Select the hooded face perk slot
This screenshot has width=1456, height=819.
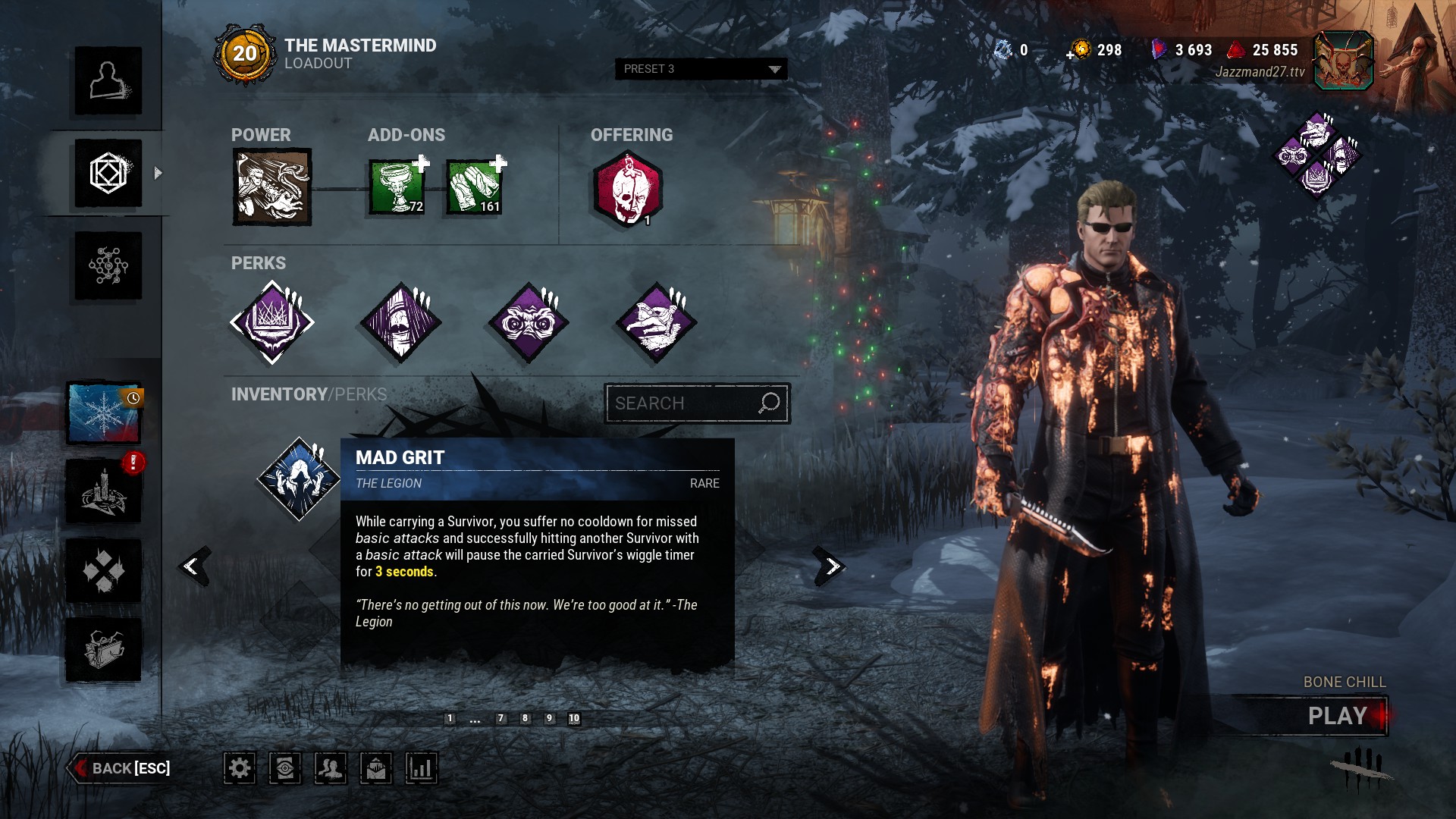(x=400, y=322)
